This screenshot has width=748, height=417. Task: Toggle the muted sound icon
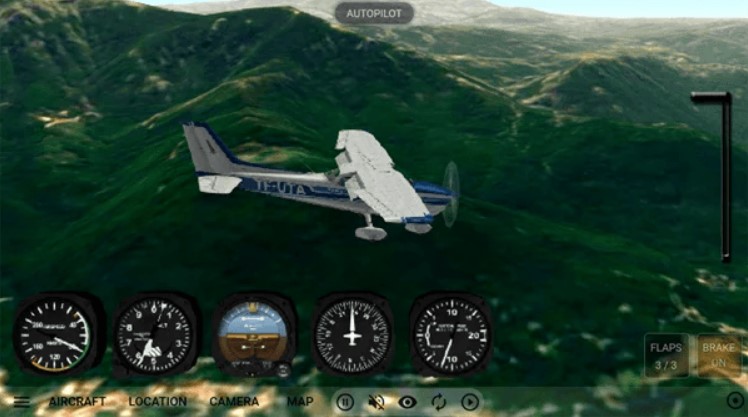(x=377, y=402)
